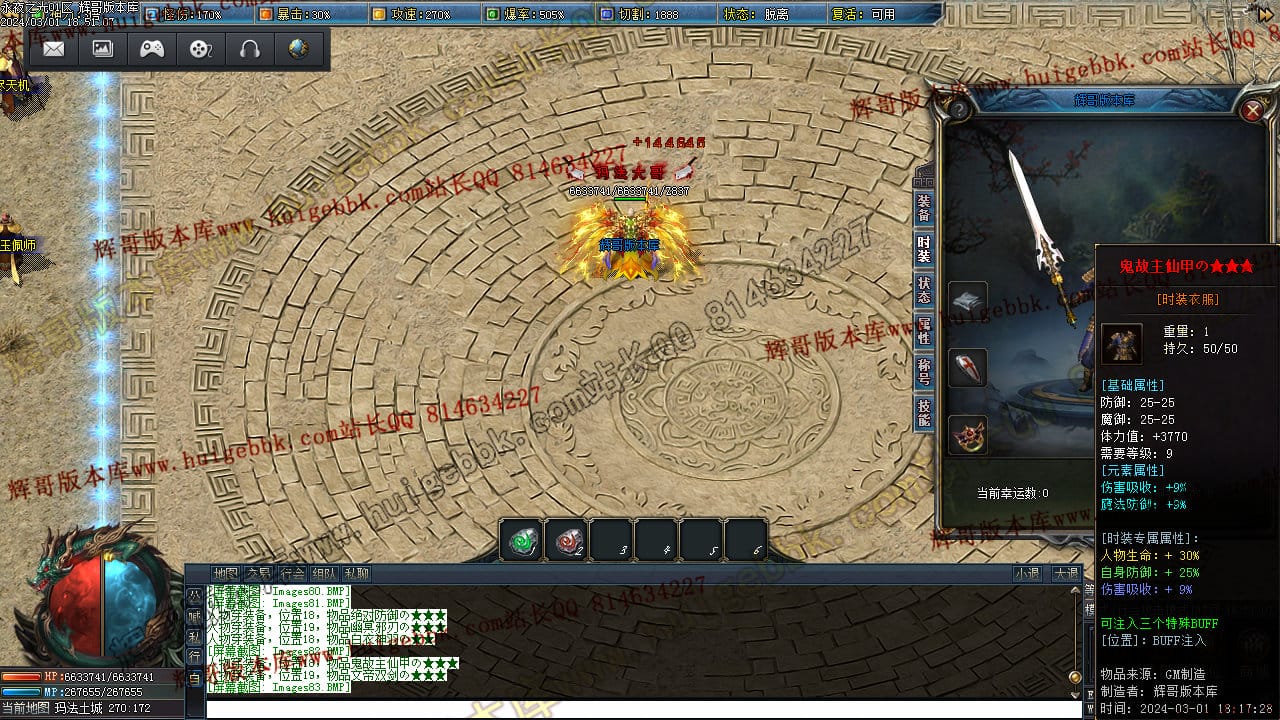The width and height of the screenshot is (1280, 720).
Task: Select the 时装 fashion tab
Action: tap(924, 249)
